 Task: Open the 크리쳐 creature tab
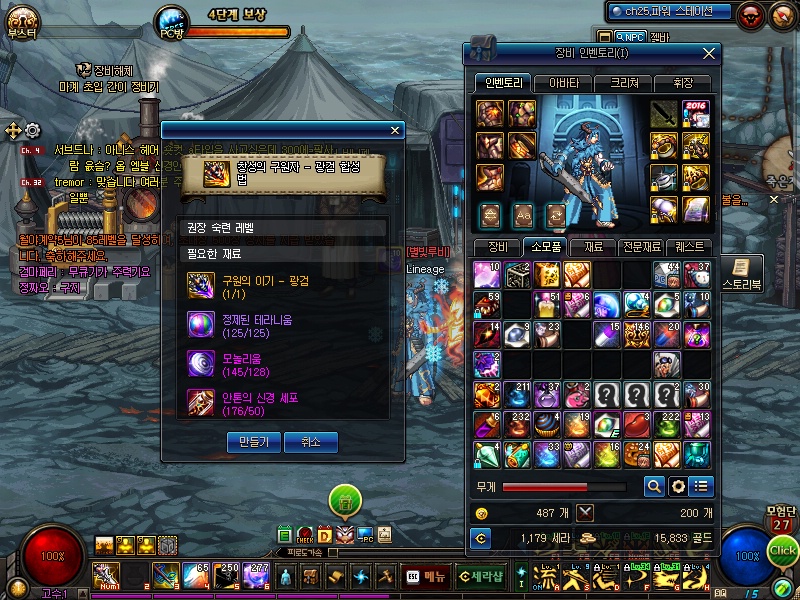624,83
